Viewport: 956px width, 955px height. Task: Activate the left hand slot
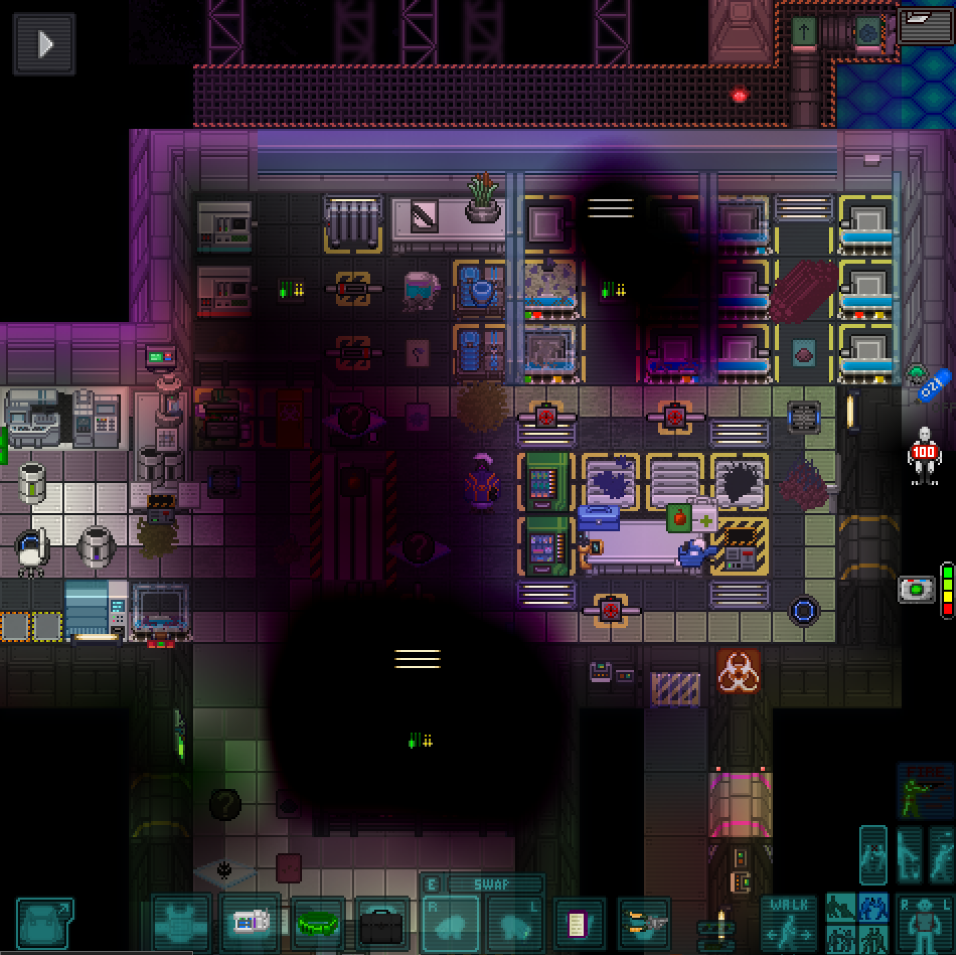(514, 925)
